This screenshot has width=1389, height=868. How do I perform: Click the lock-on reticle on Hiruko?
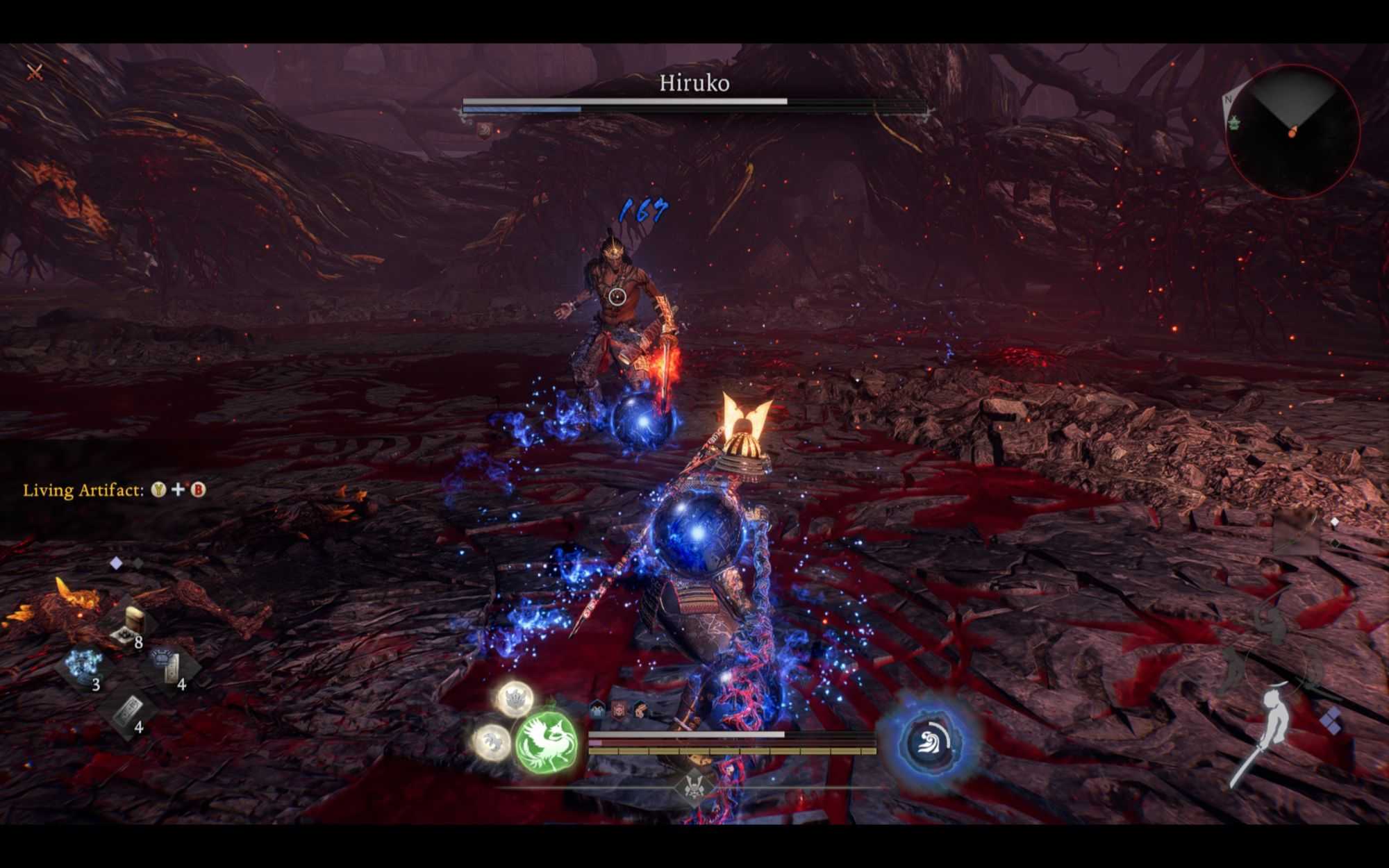(617, 297)
